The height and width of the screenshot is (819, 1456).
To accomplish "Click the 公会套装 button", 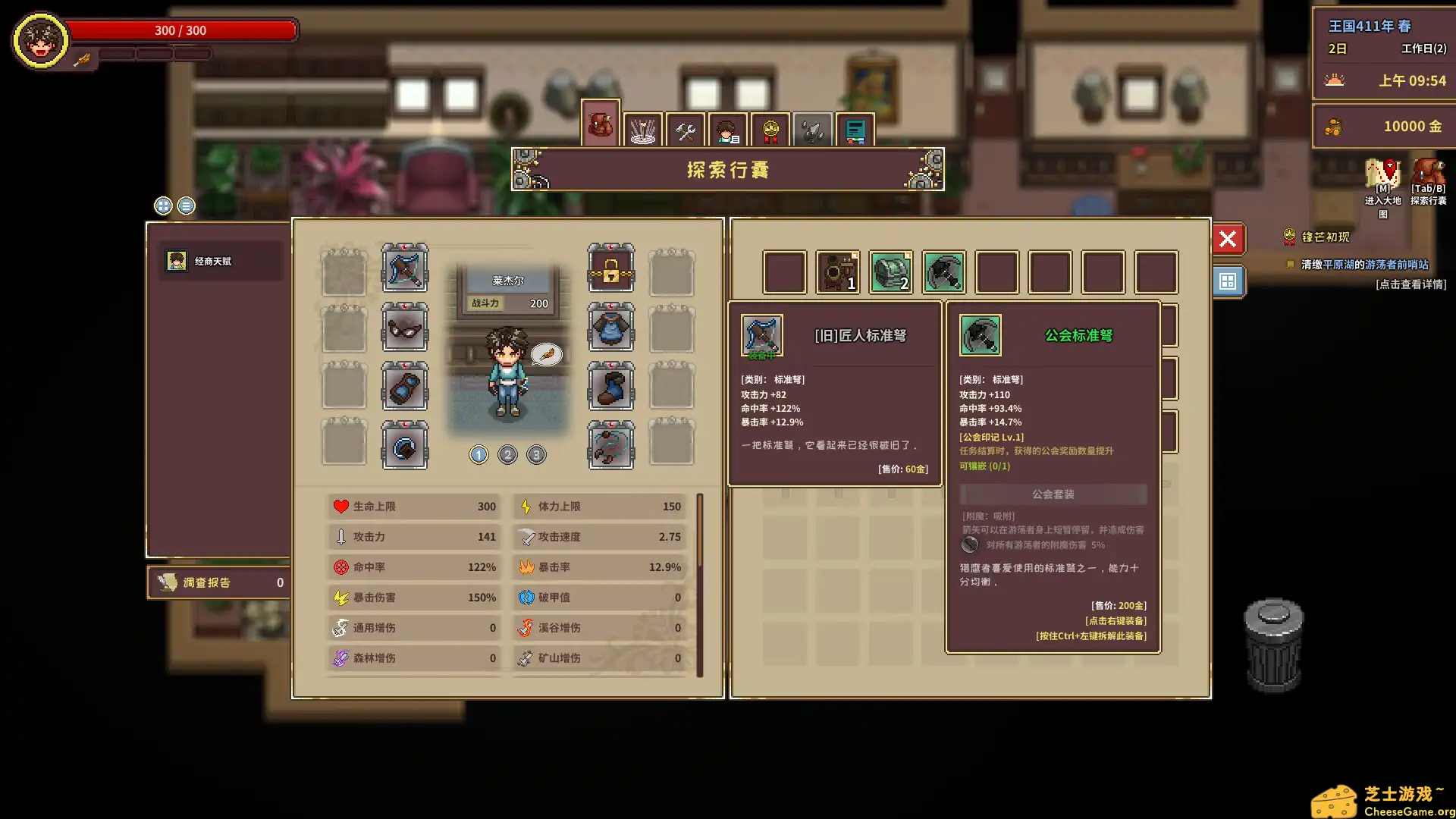I will tap(1053, 494).
